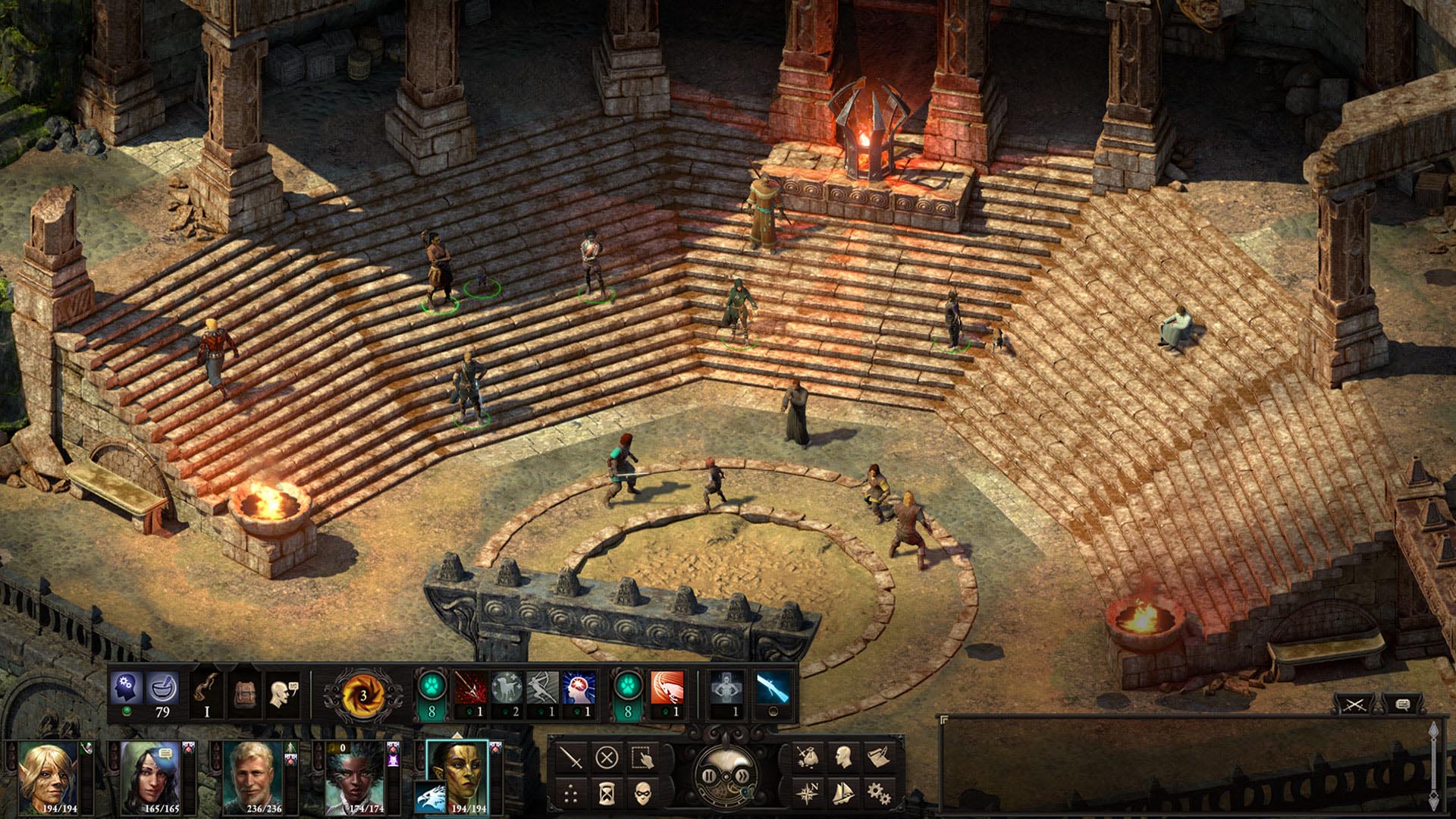Image resolution: width=1456 pixels, height=819 pixels.
Task: Open the character sheet
Action: (x=843, y=757)
